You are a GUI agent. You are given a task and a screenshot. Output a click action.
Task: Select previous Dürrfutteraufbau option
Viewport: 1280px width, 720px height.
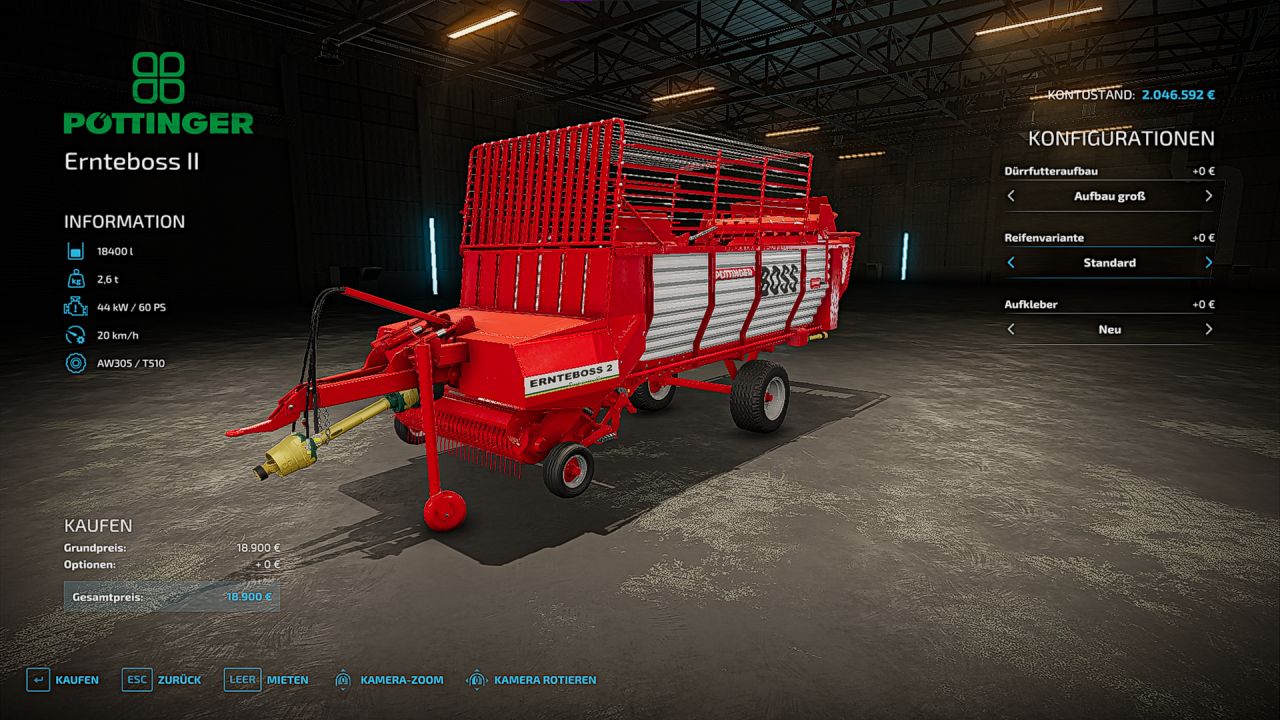tap(1011, 196)
